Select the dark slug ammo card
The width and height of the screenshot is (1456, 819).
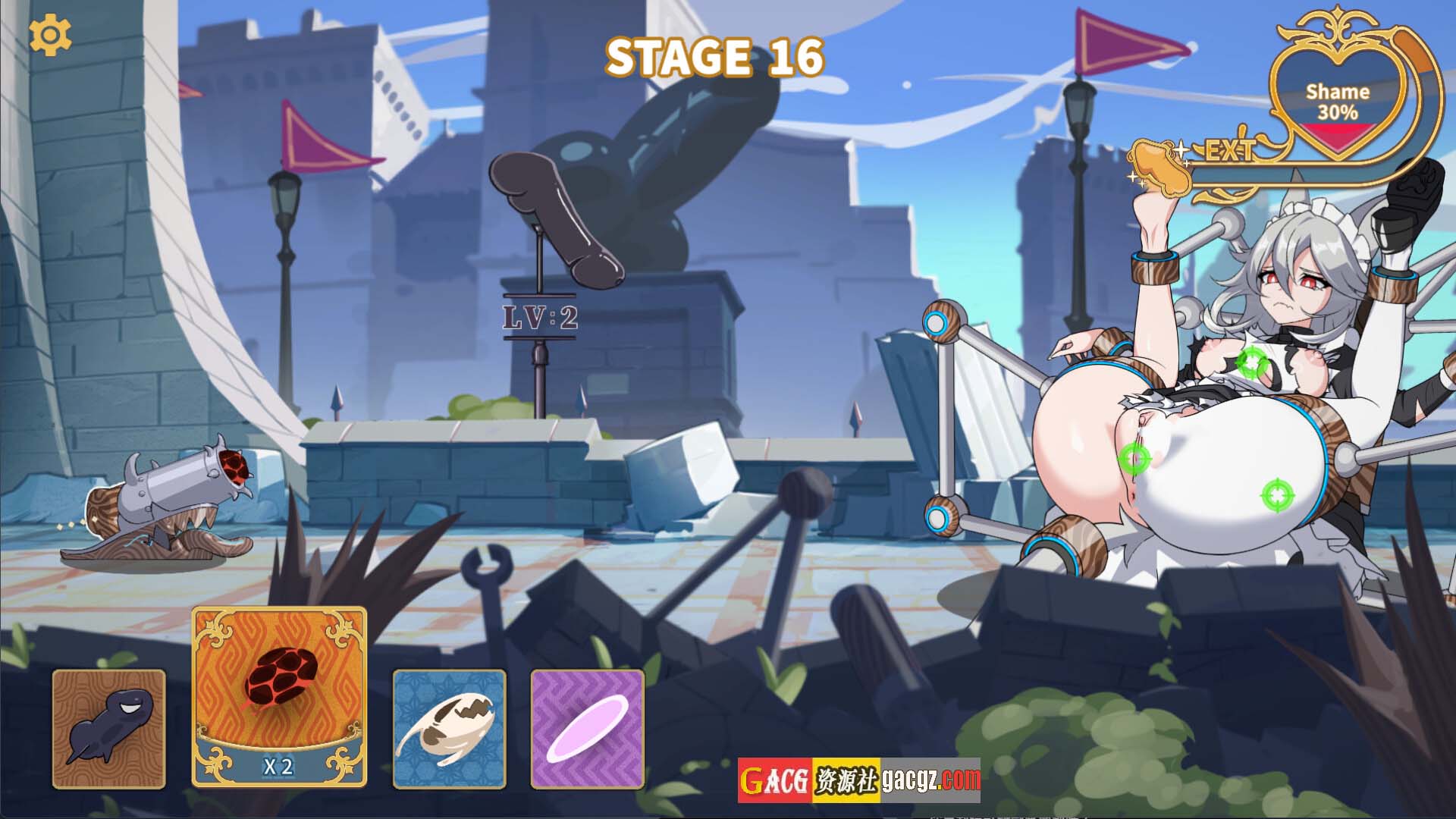[x=108, y=729]
